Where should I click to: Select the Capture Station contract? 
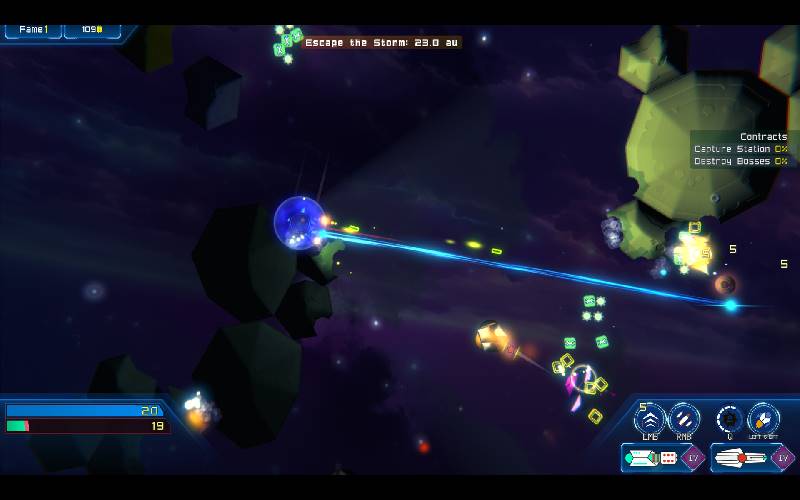739,149
